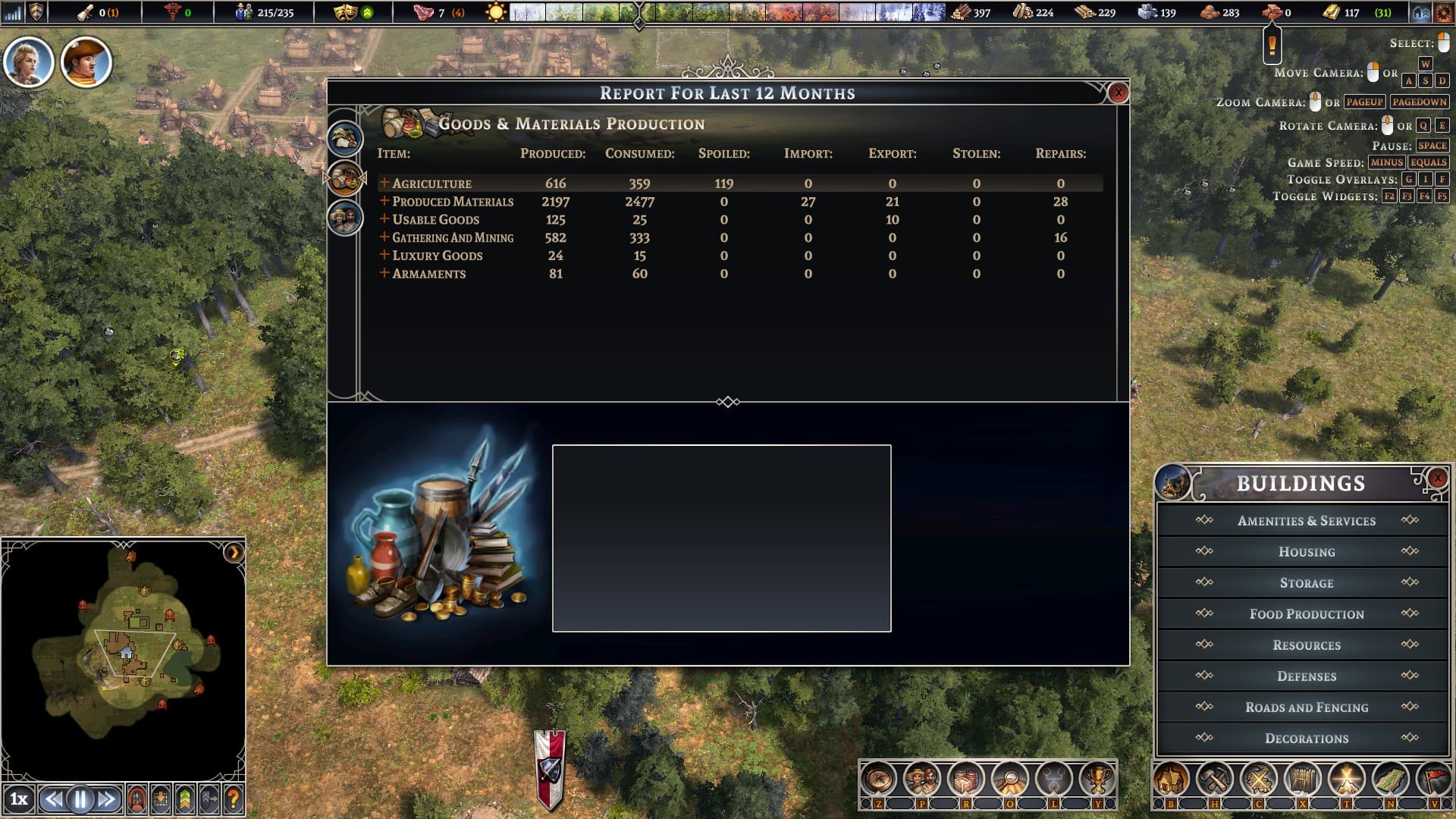
Task: Expand the Produced Materials row
Action: pyautogui.click(x=384, y=201)
